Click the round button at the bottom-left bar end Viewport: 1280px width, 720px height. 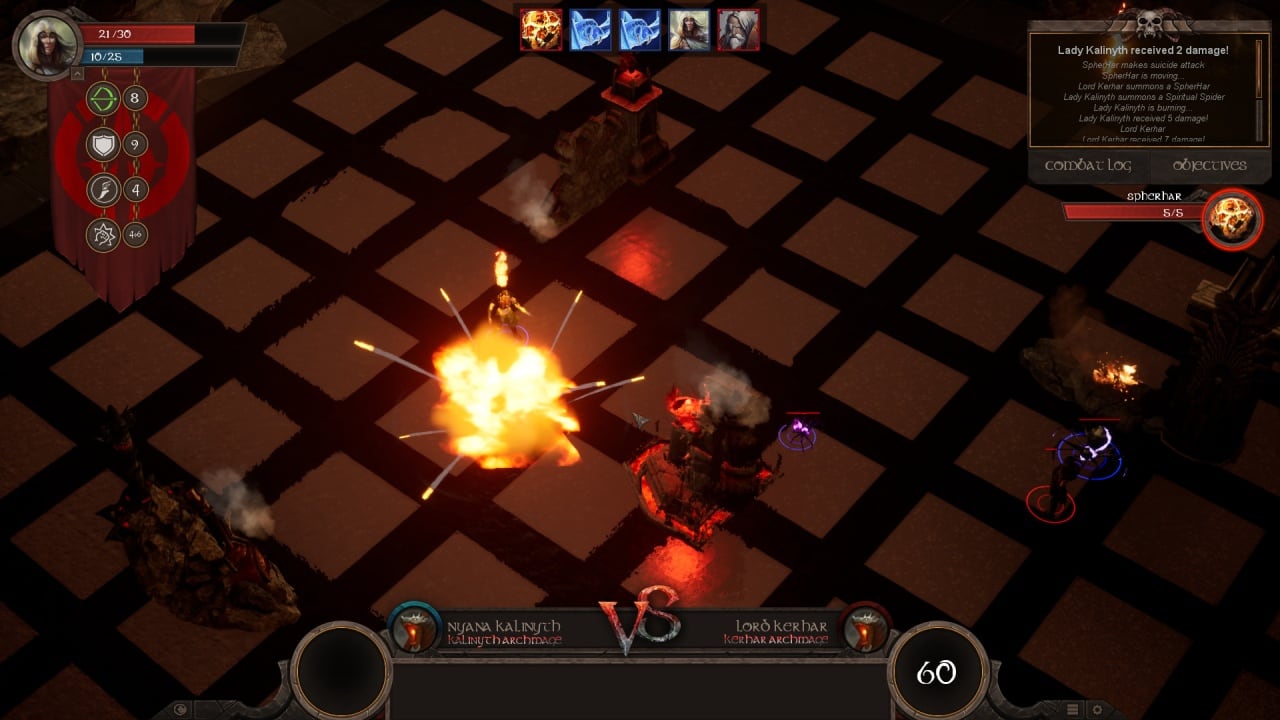pos(181,709)
